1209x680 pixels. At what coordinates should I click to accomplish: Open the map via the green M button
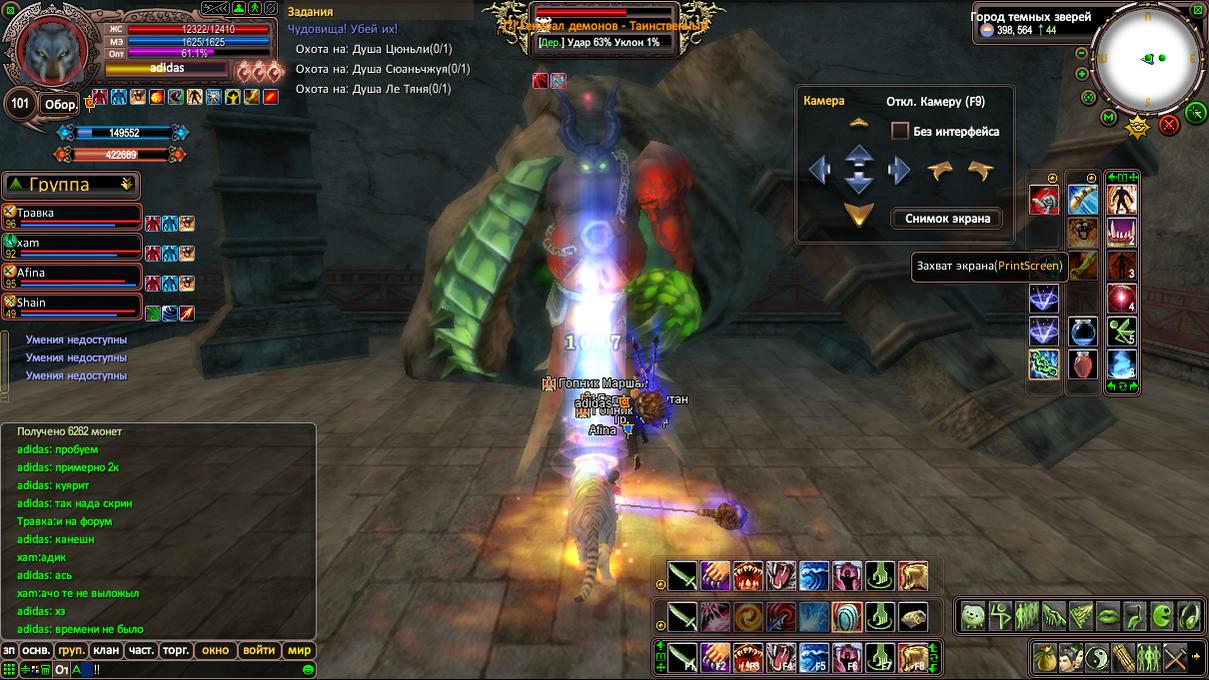click(x=1108, y=118)
